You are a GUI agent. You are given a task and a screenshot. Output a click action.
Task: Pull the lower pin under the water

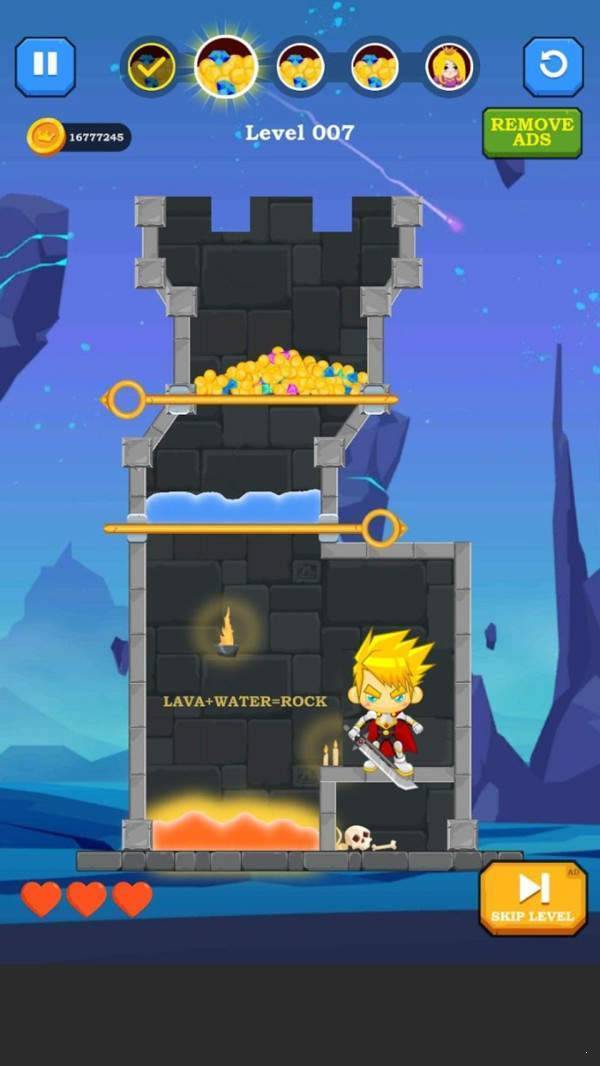coord(380,527)
